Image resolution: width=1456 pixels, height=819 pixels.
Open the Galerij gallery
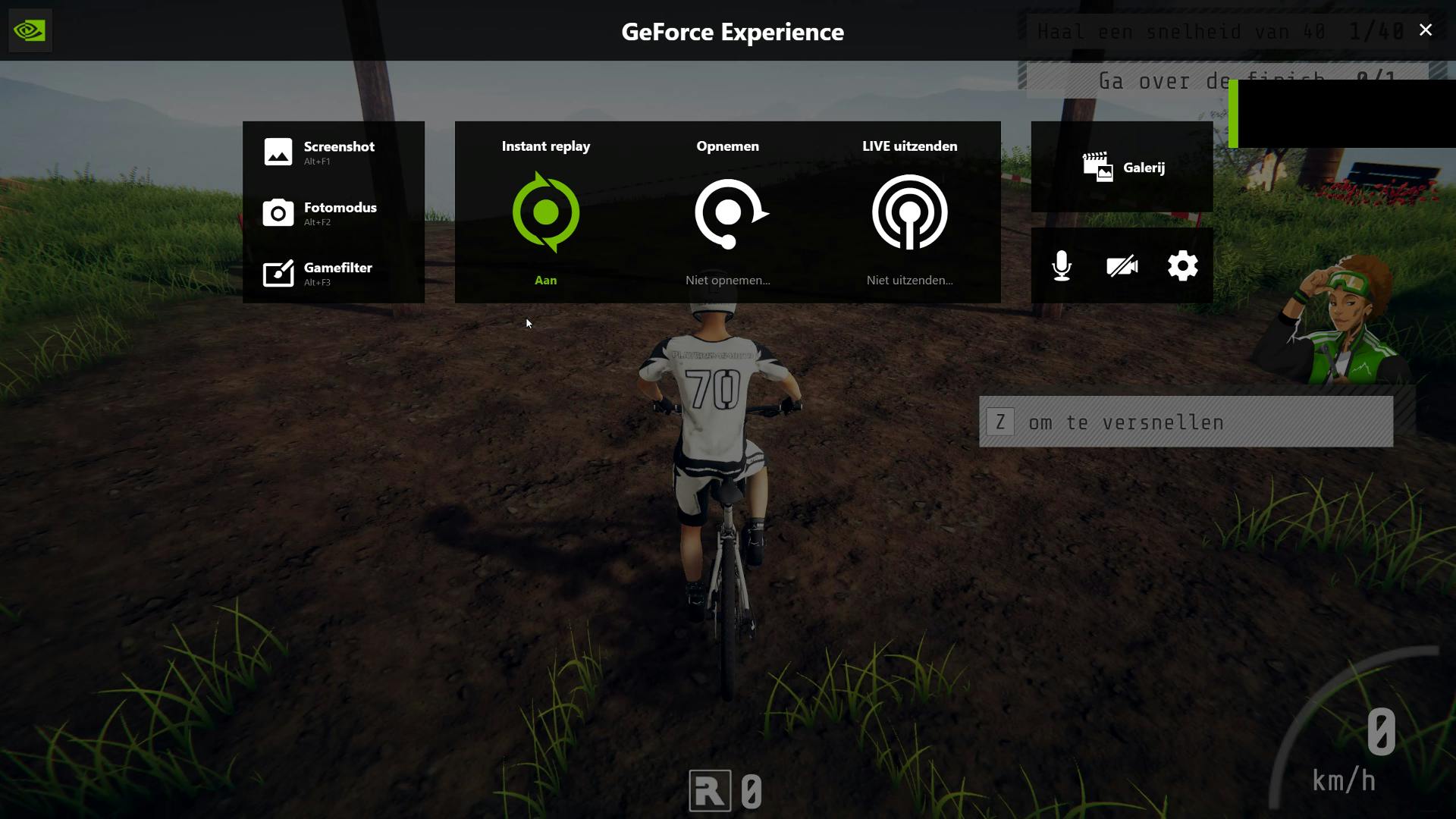(x=1123, y=167)
